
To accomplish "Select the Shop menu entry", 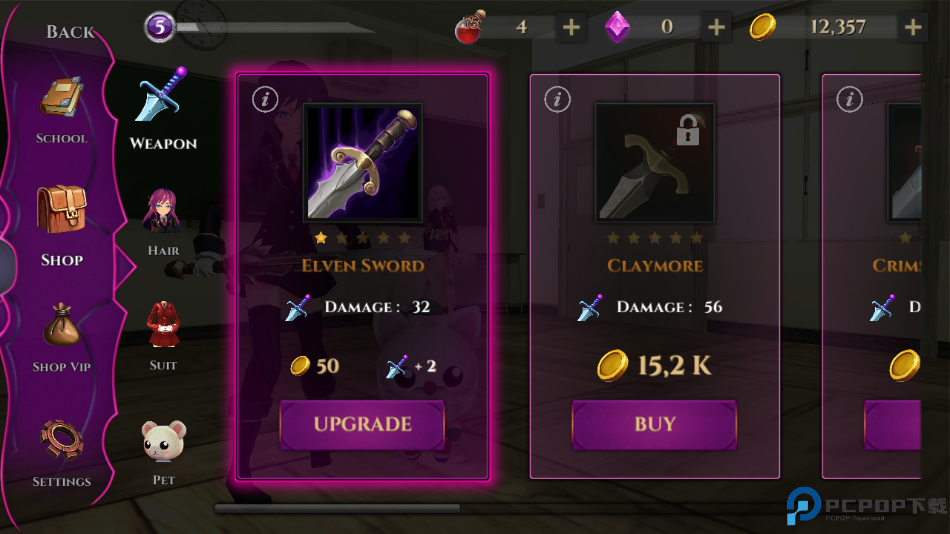I will [x=62, y=225].
